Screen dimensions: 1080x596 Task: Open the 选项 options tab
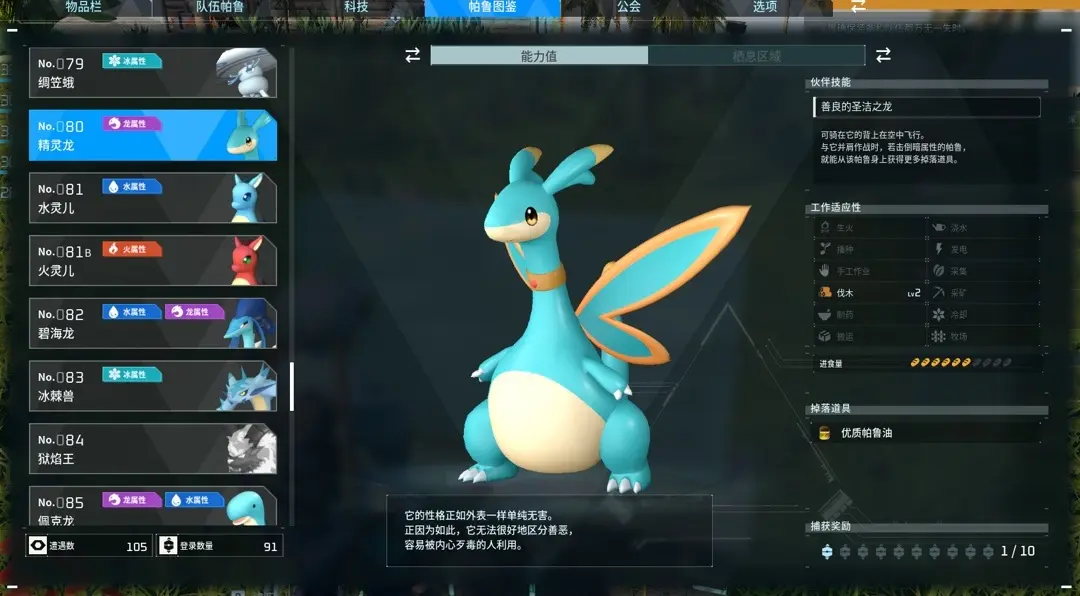point(765,7)
